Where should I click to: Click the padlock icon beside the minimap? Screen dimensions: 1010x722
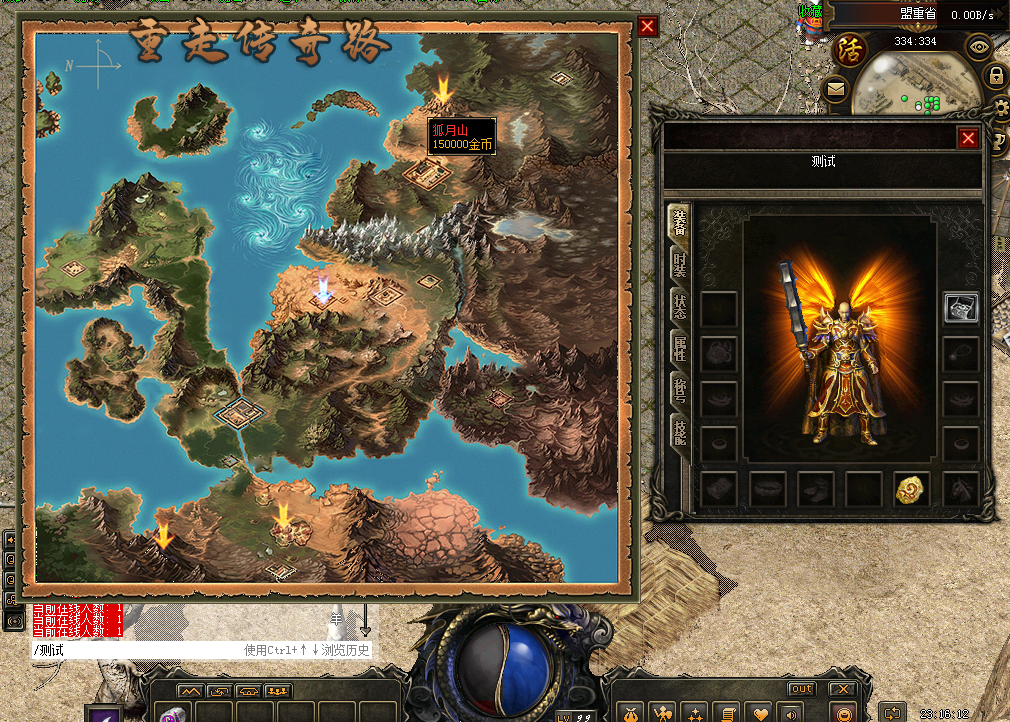pos(996,75)
